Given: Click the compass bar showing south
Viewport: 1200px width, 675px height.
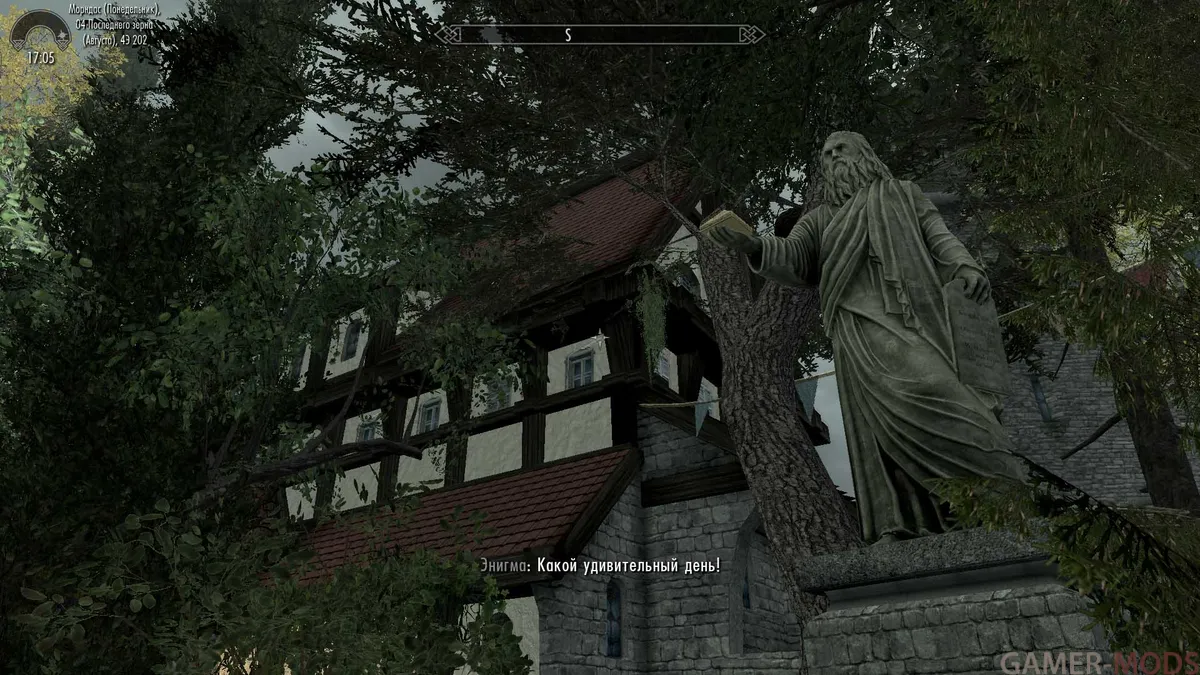Looking at the screenshot, I should pyautogui.click(x=600, y=35).
